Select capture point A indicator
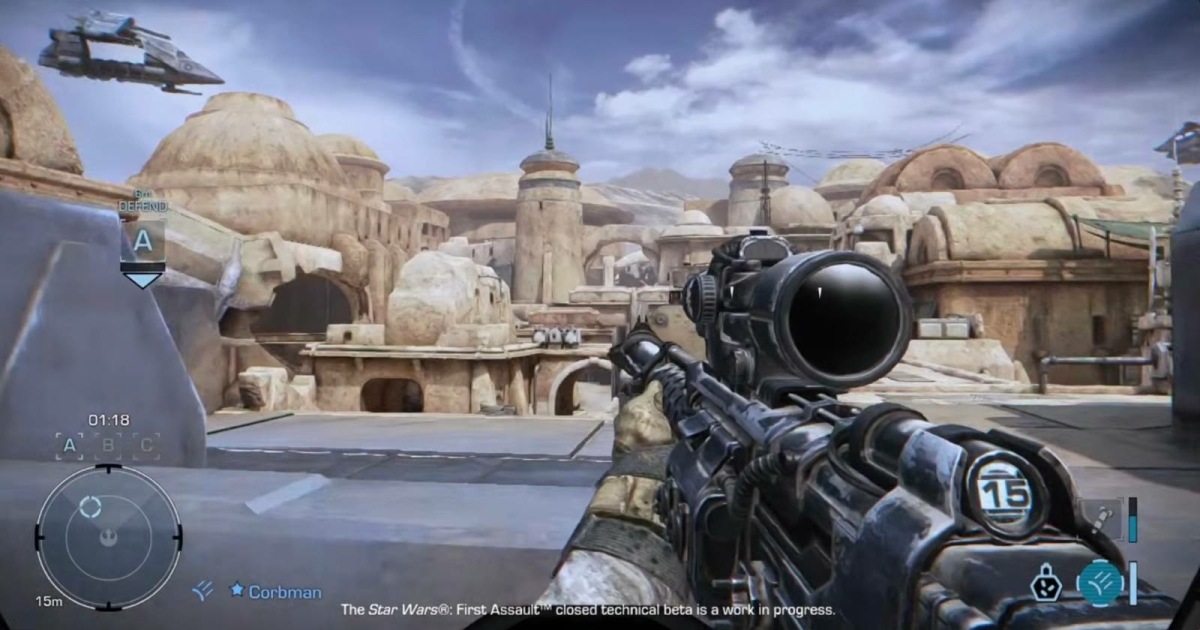The width and height of the screenshot is (1200, 630). click(70, 446)
